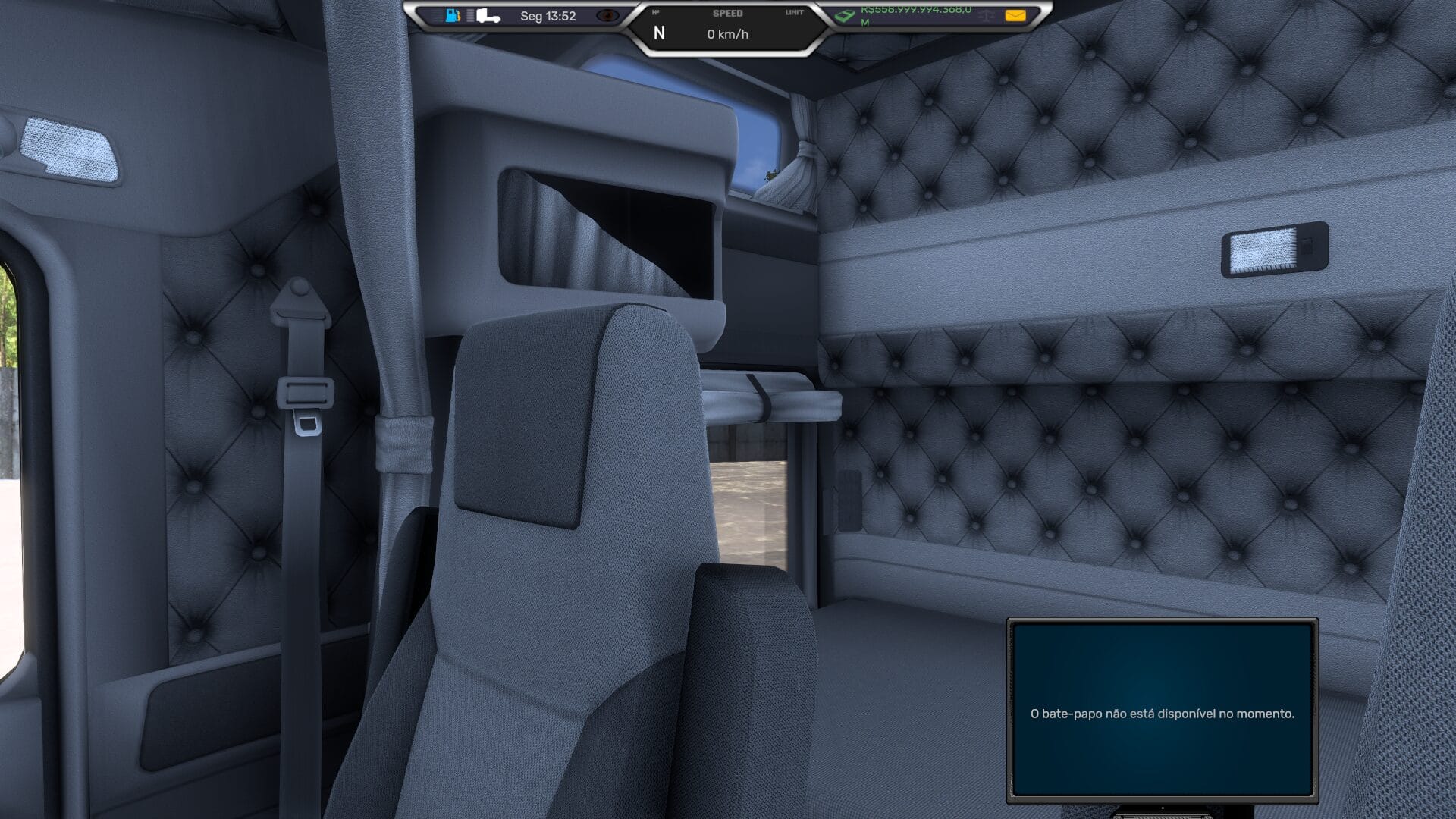1456x819 pixels.
Task: Click the LIMIT indicator on the speed panel
Action: click(x=793, y=13)
